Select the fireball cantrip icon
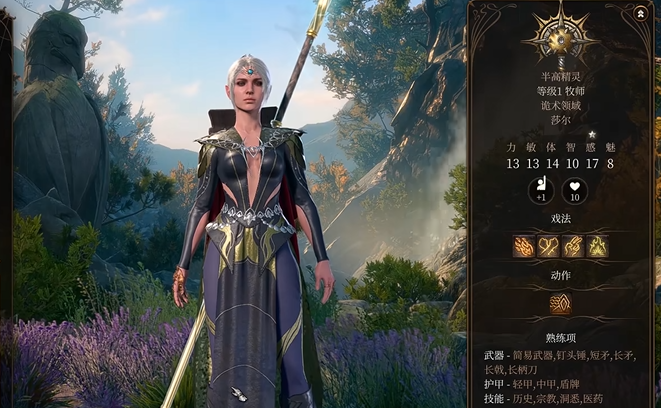661x408 pixels. [x=524, y=245]
